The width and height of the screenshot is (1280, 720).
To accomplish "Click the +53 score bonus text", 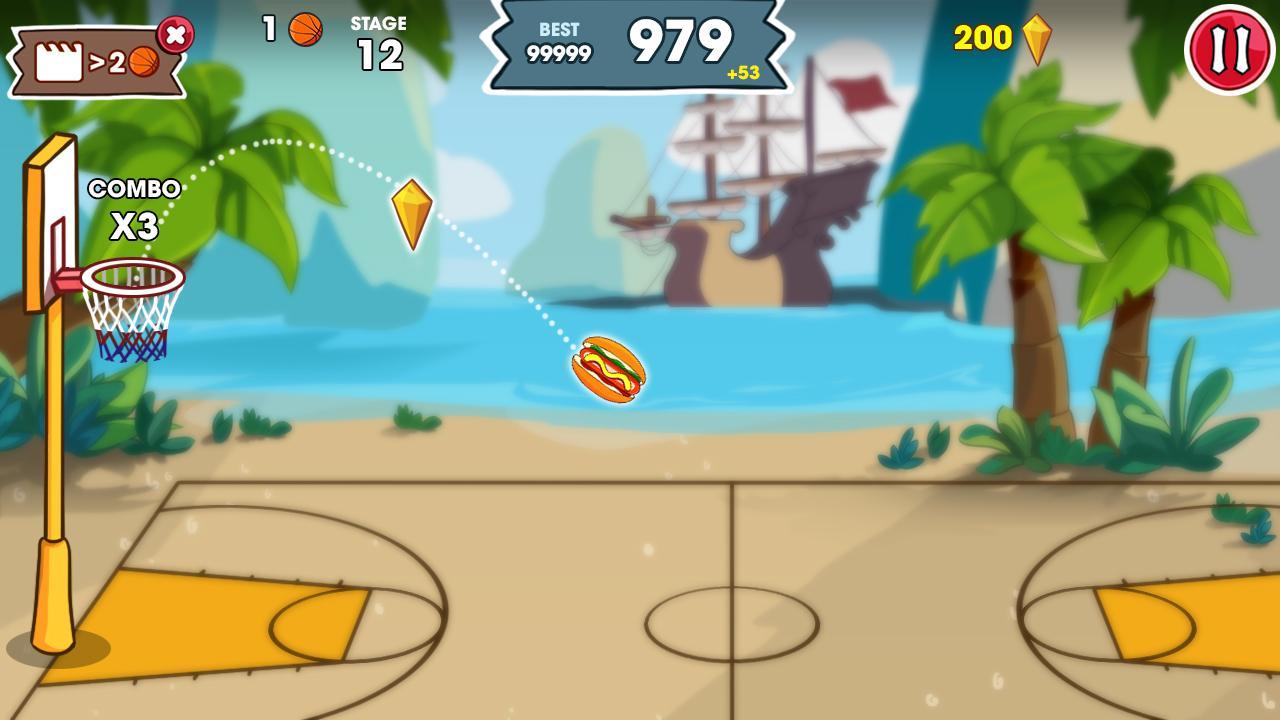I will click(x=744, y=71).
